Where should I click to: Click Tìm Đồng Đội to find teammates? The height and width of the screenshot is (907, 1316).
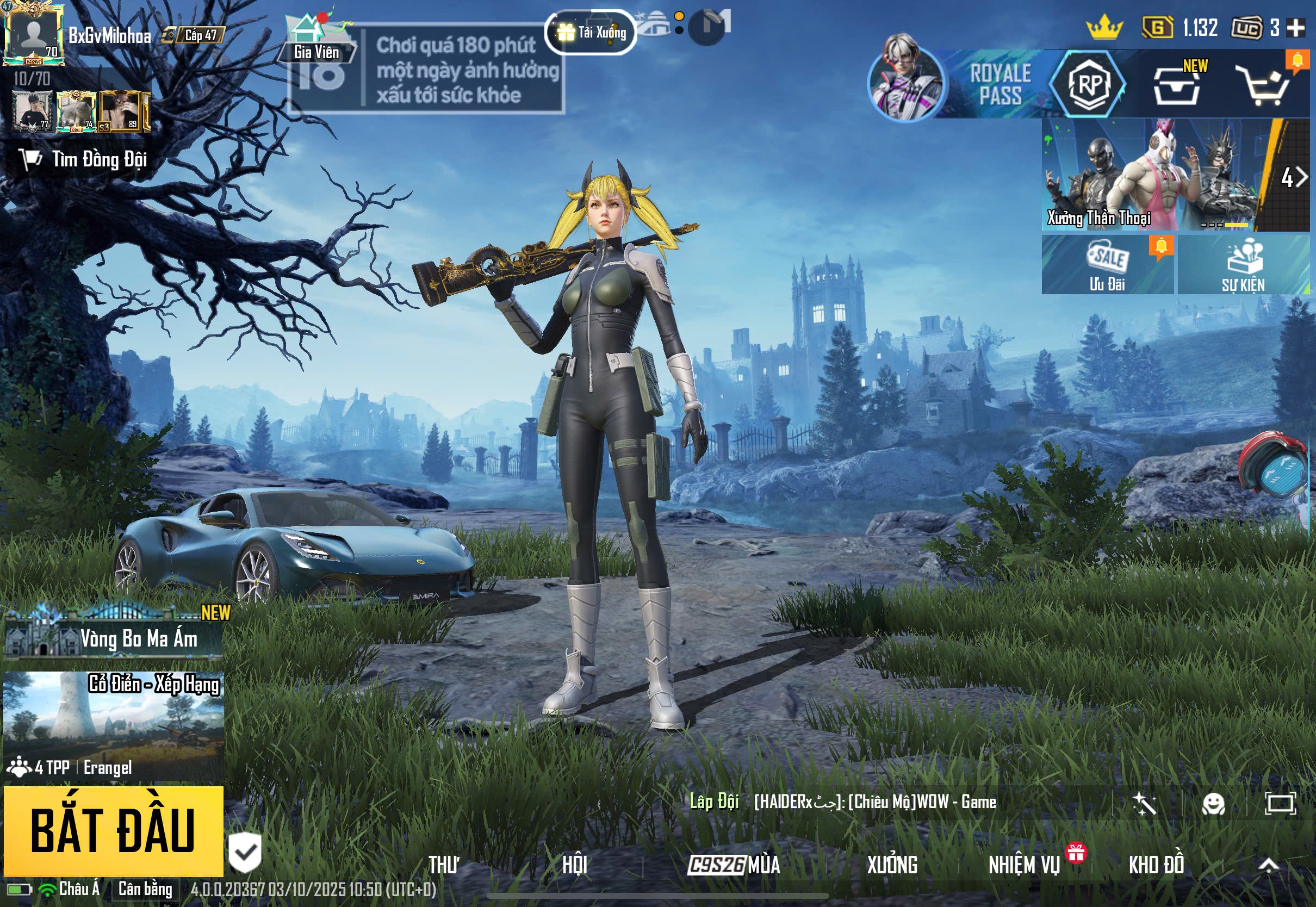[x=84, y=160]
